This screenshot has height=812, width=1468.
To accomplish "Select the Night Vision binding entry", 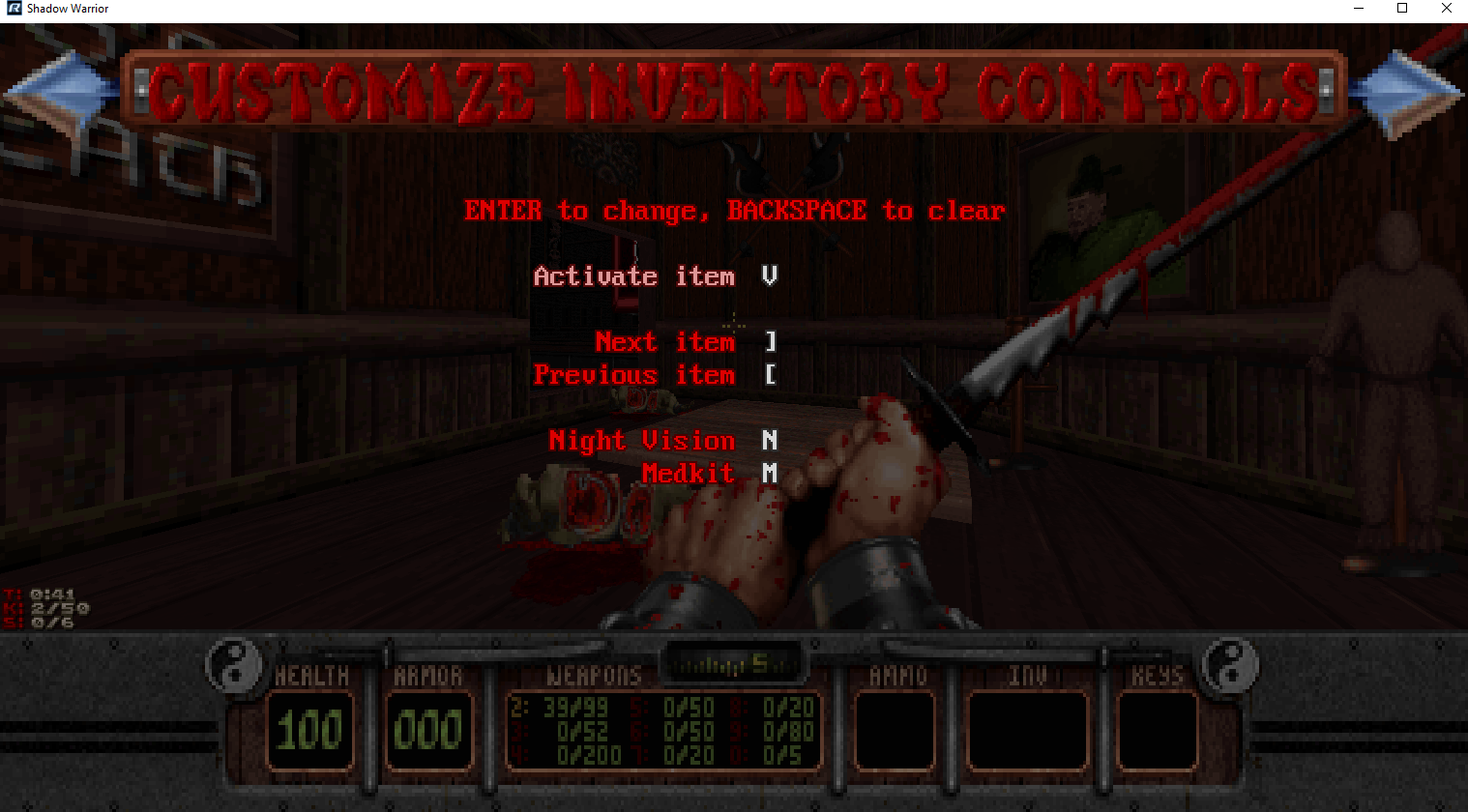I will [642, 441].
